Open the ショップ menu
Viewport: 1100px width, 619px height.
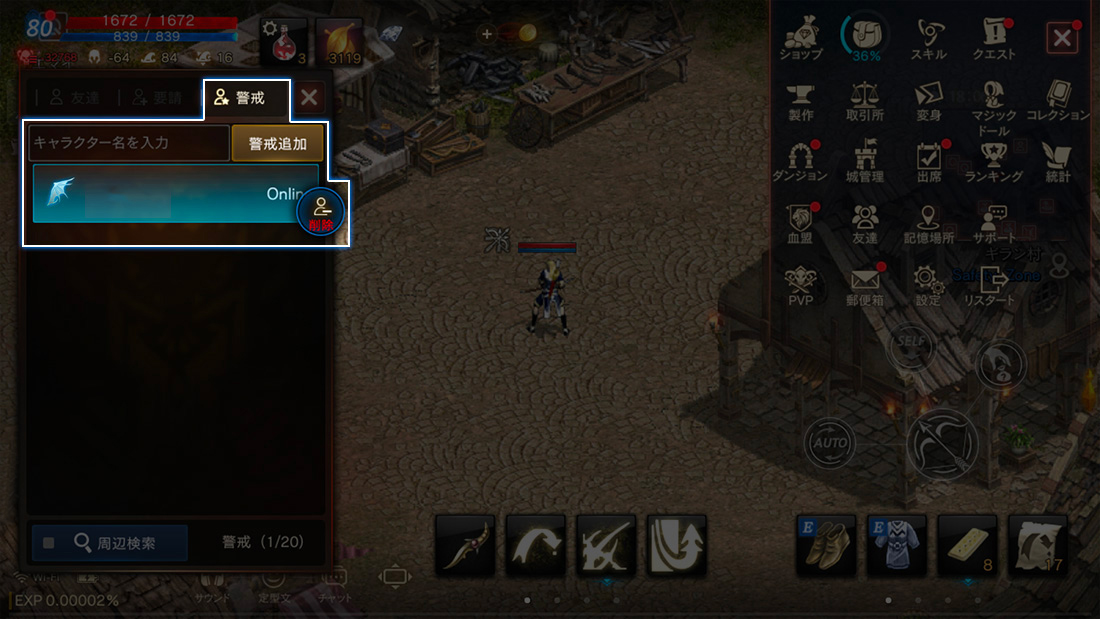(x=800, y=39)
